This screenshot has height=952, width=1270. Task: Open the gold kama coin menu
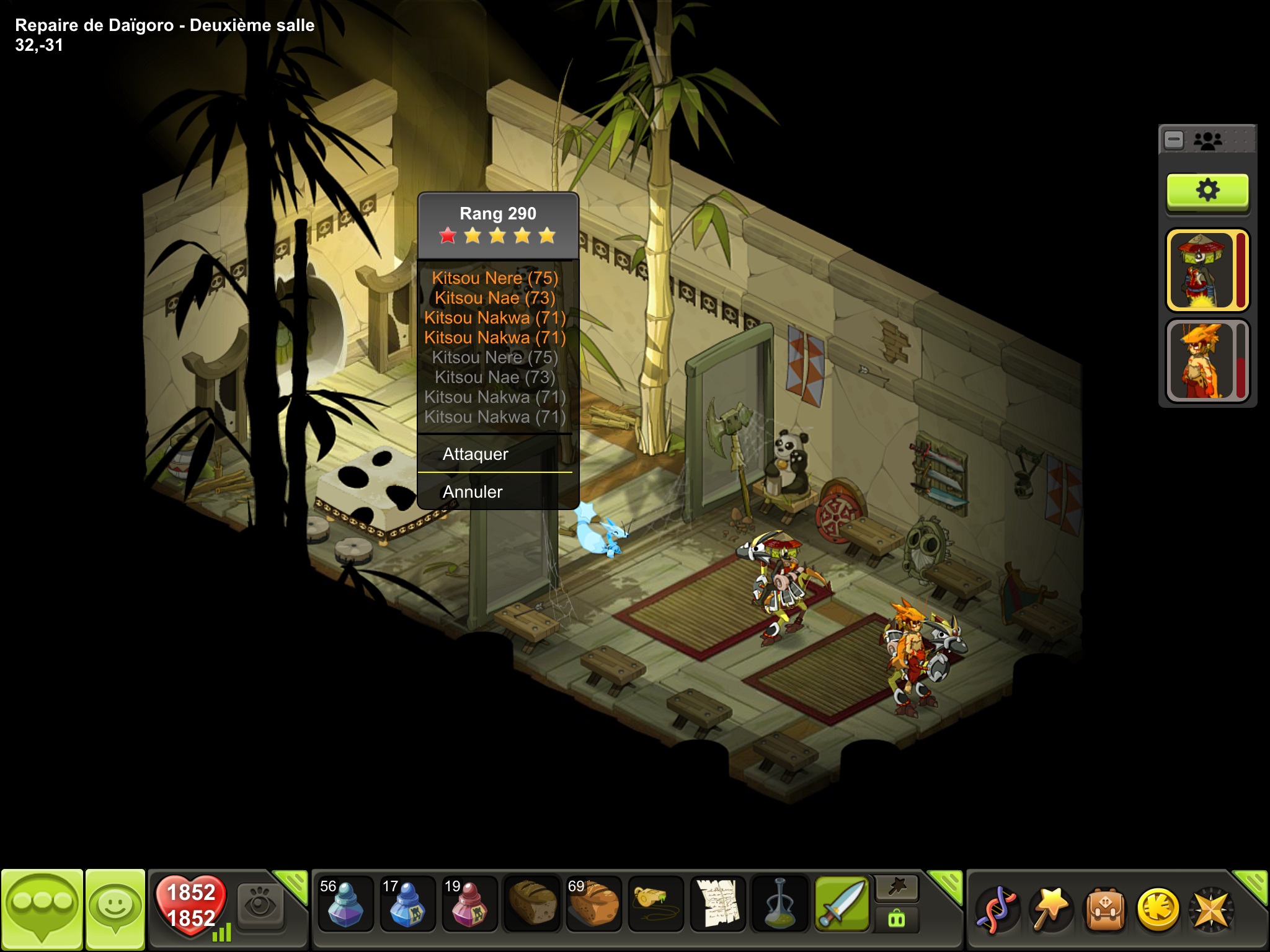[x=1157, y=910]
